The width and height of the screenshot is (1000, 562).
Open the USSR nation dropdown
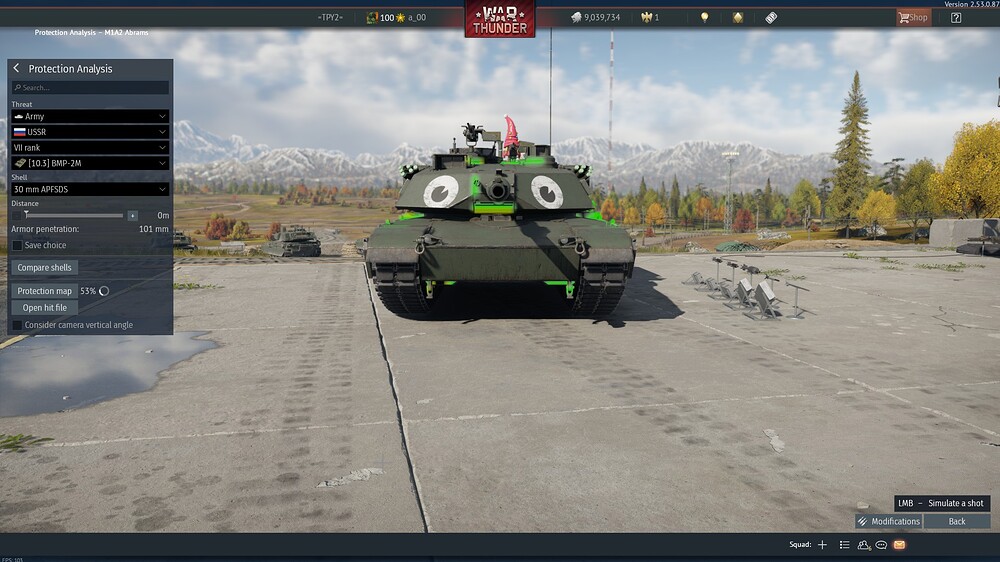click(90, 132)
